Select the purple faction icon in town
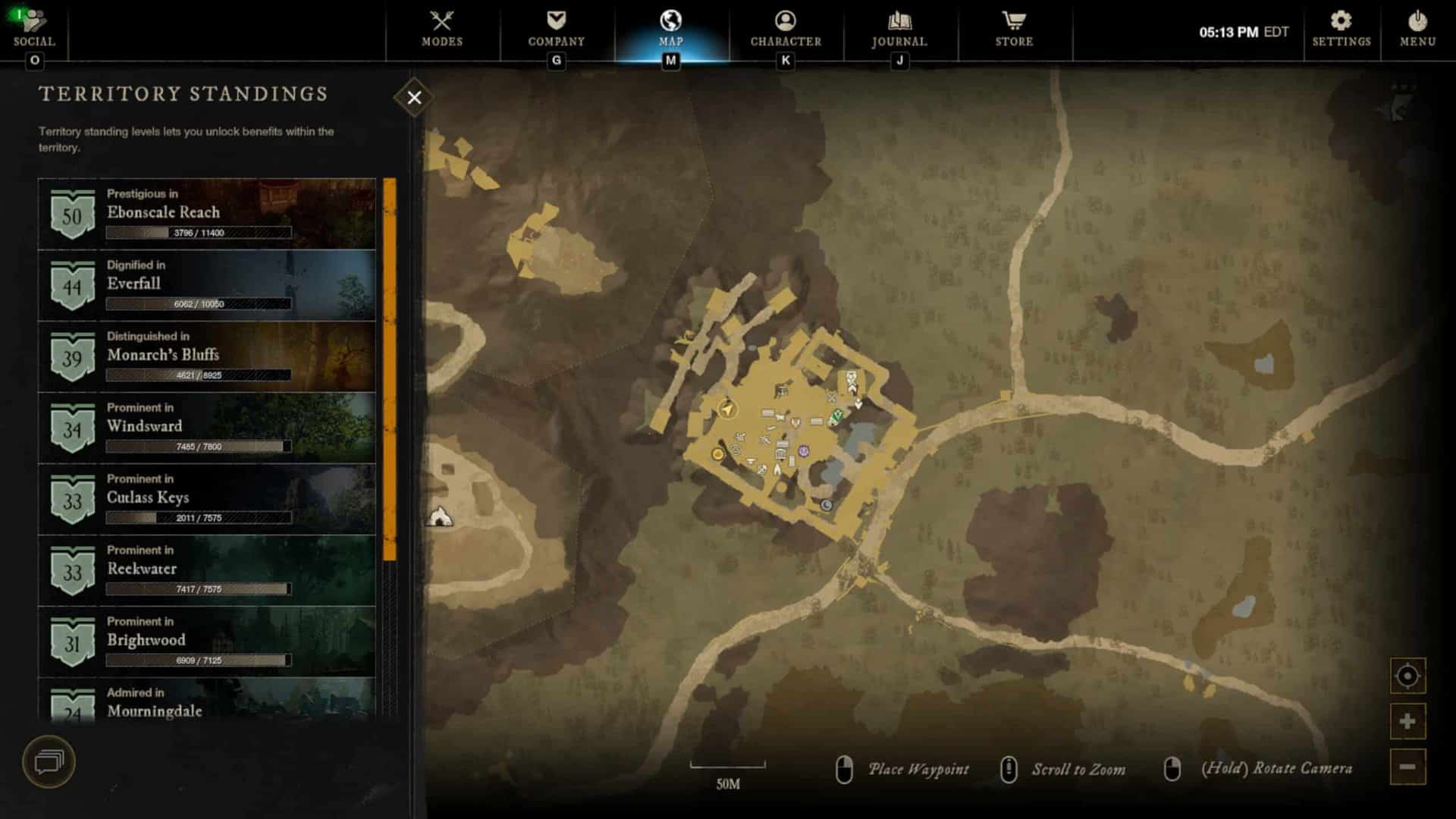The width and height of the screenshot is (1456, 819). point(804,451)
